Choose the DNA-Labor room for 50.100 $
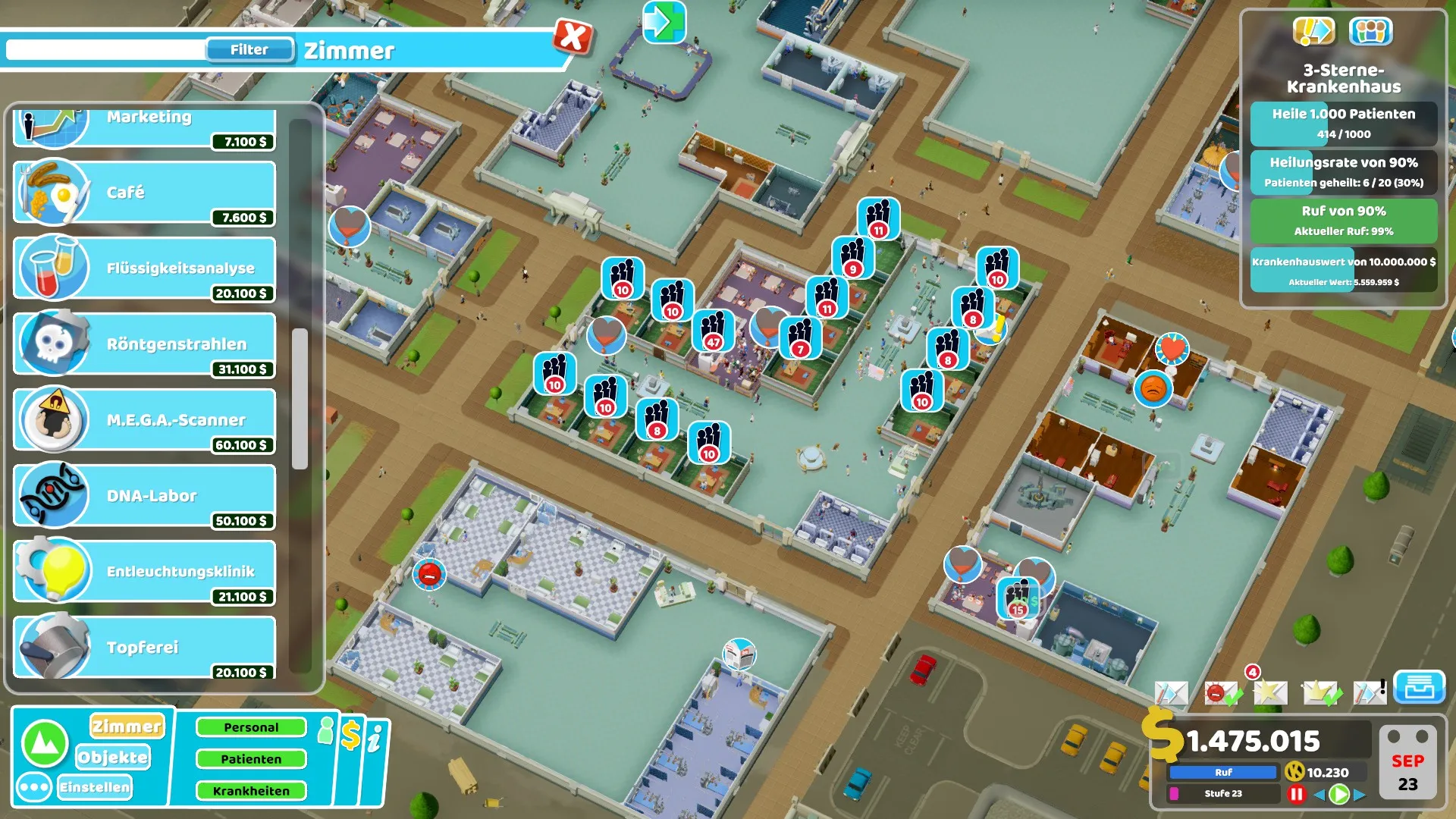The image size is (1456, 819). click(144, 496)
